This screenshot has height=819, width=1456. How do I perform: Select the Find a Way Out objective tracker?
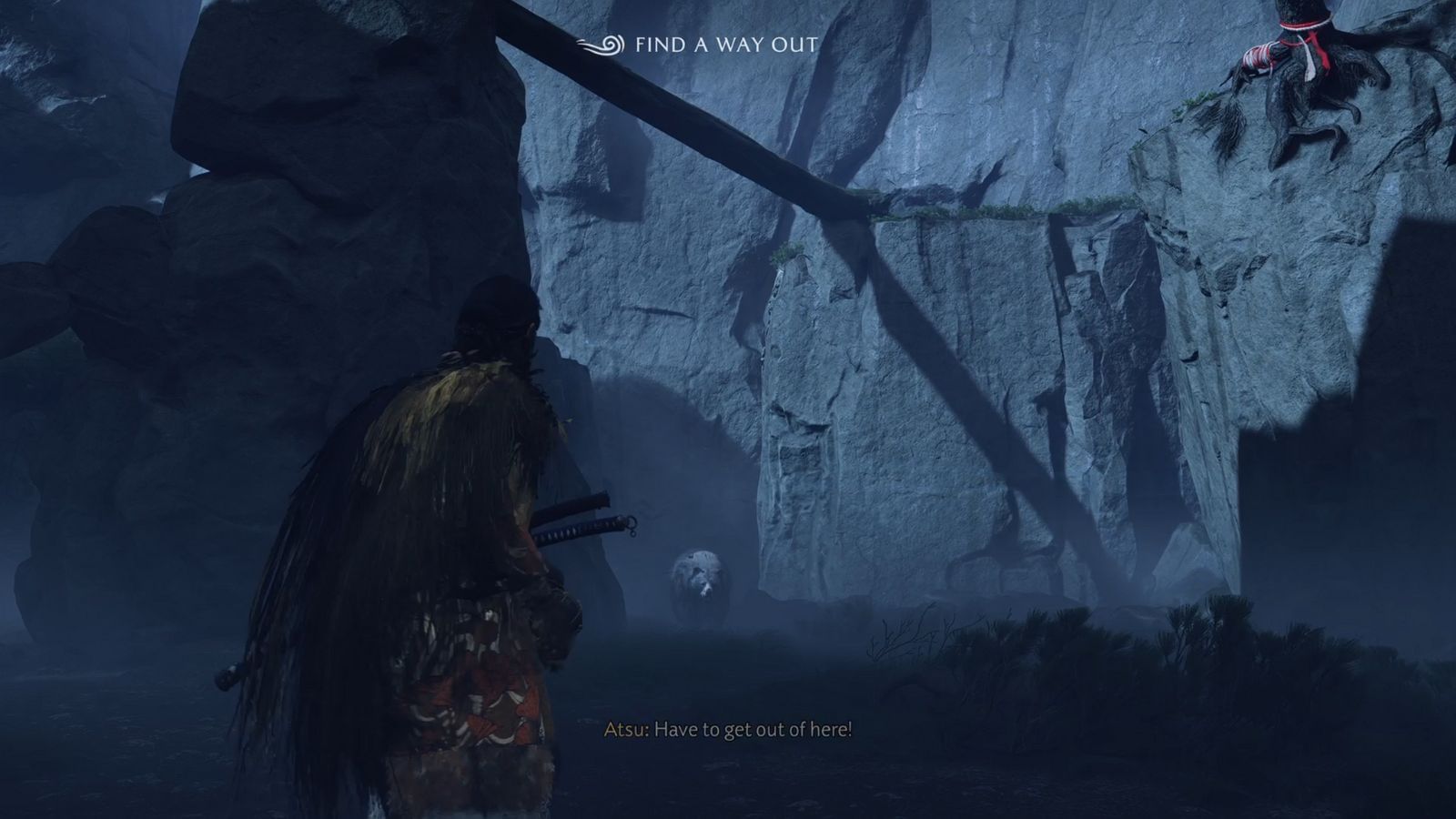pos(698,44)
